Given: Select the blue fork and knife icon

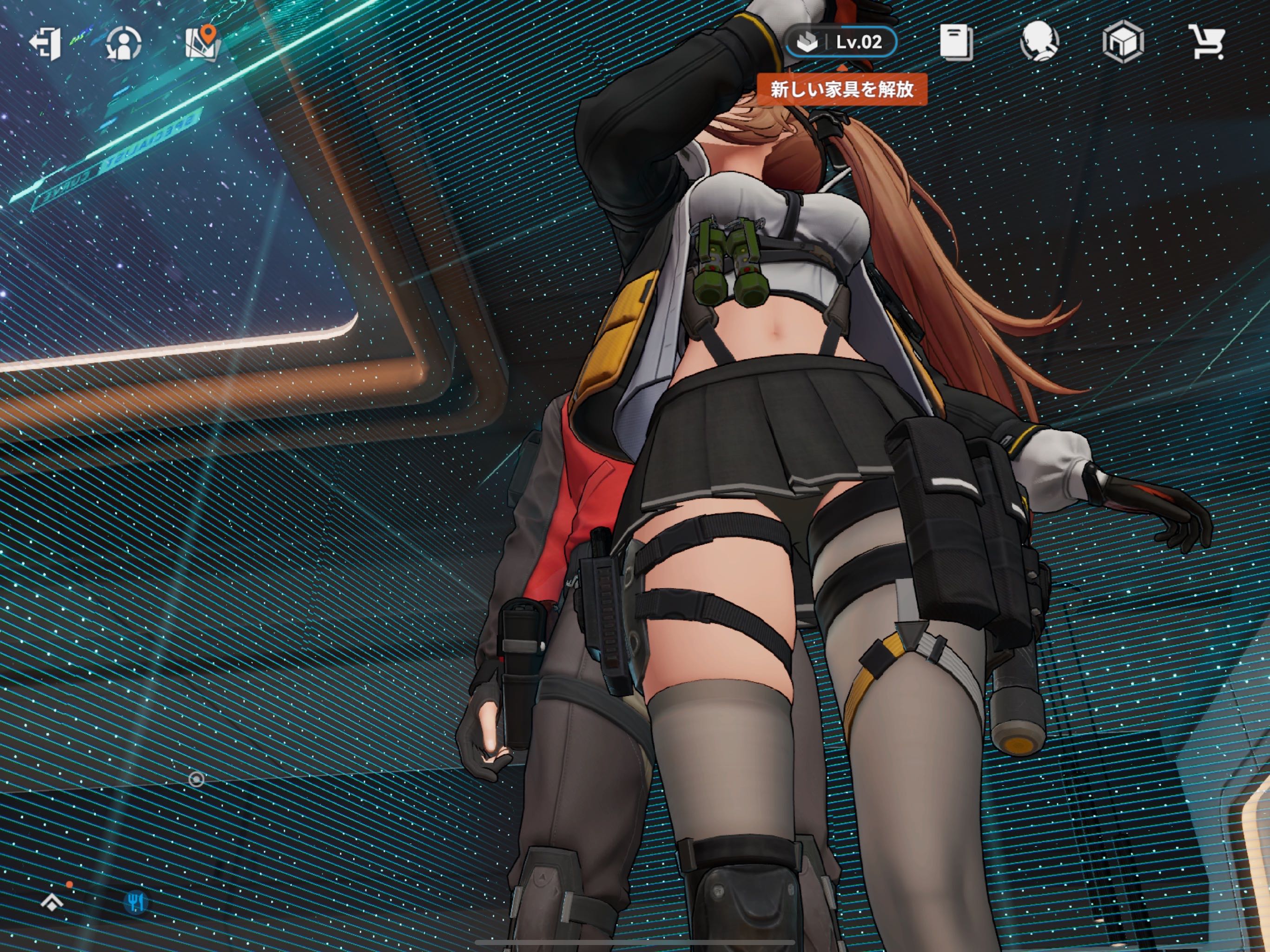Looking at the screenshot, I should point(136,902).
